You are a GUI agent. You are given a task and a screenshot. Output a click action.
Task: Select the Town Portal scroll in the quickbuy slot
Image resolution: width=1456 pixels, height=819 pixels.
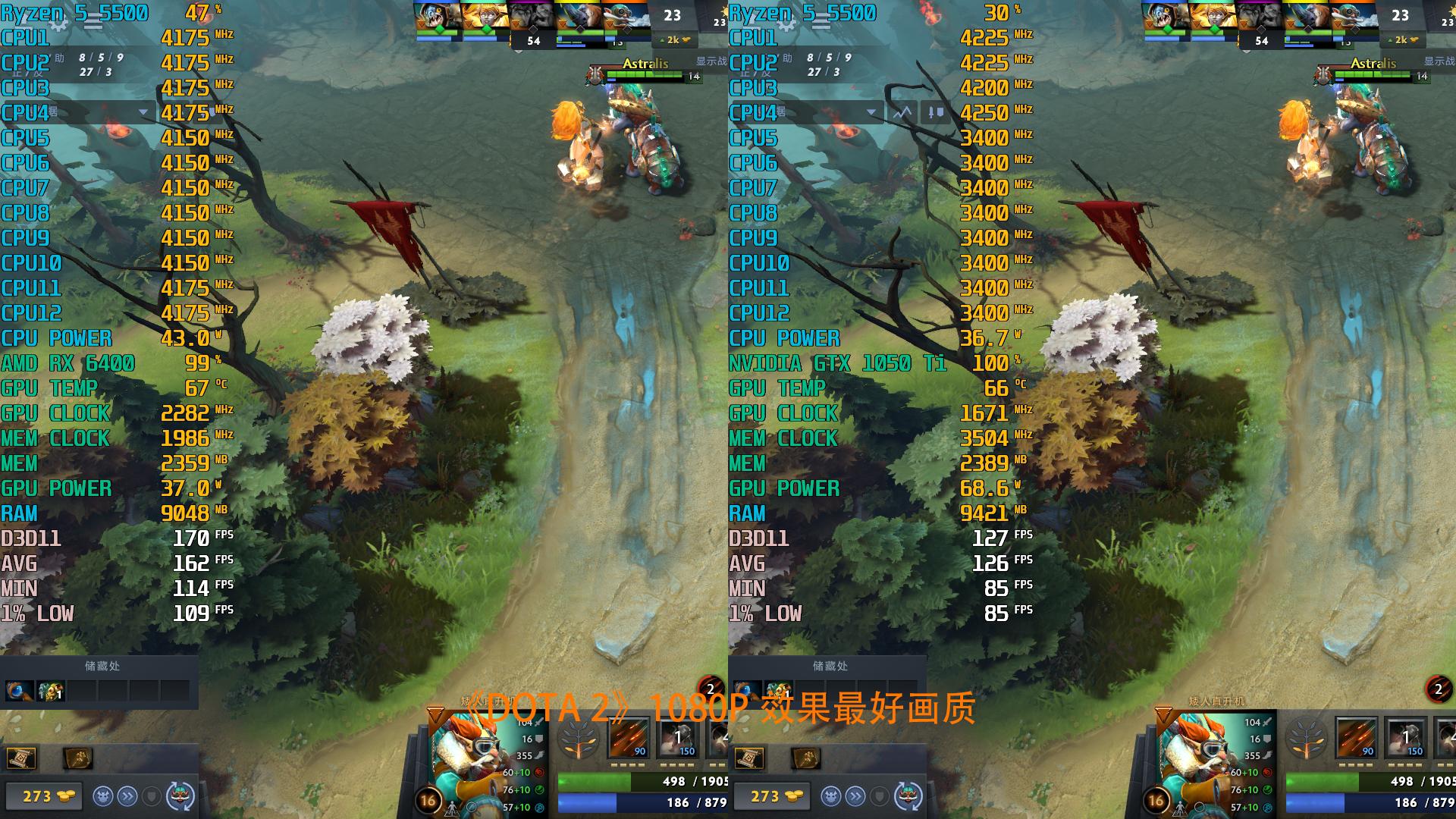[21, 758]
